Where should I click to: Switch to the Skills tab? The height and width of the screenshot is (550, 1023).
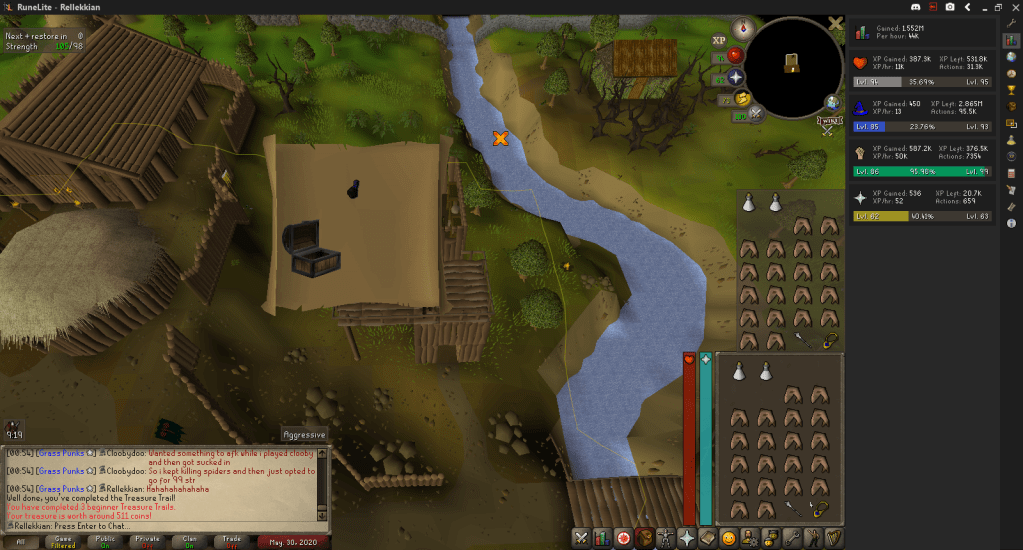pyautogui.click(x=601, y=538)
